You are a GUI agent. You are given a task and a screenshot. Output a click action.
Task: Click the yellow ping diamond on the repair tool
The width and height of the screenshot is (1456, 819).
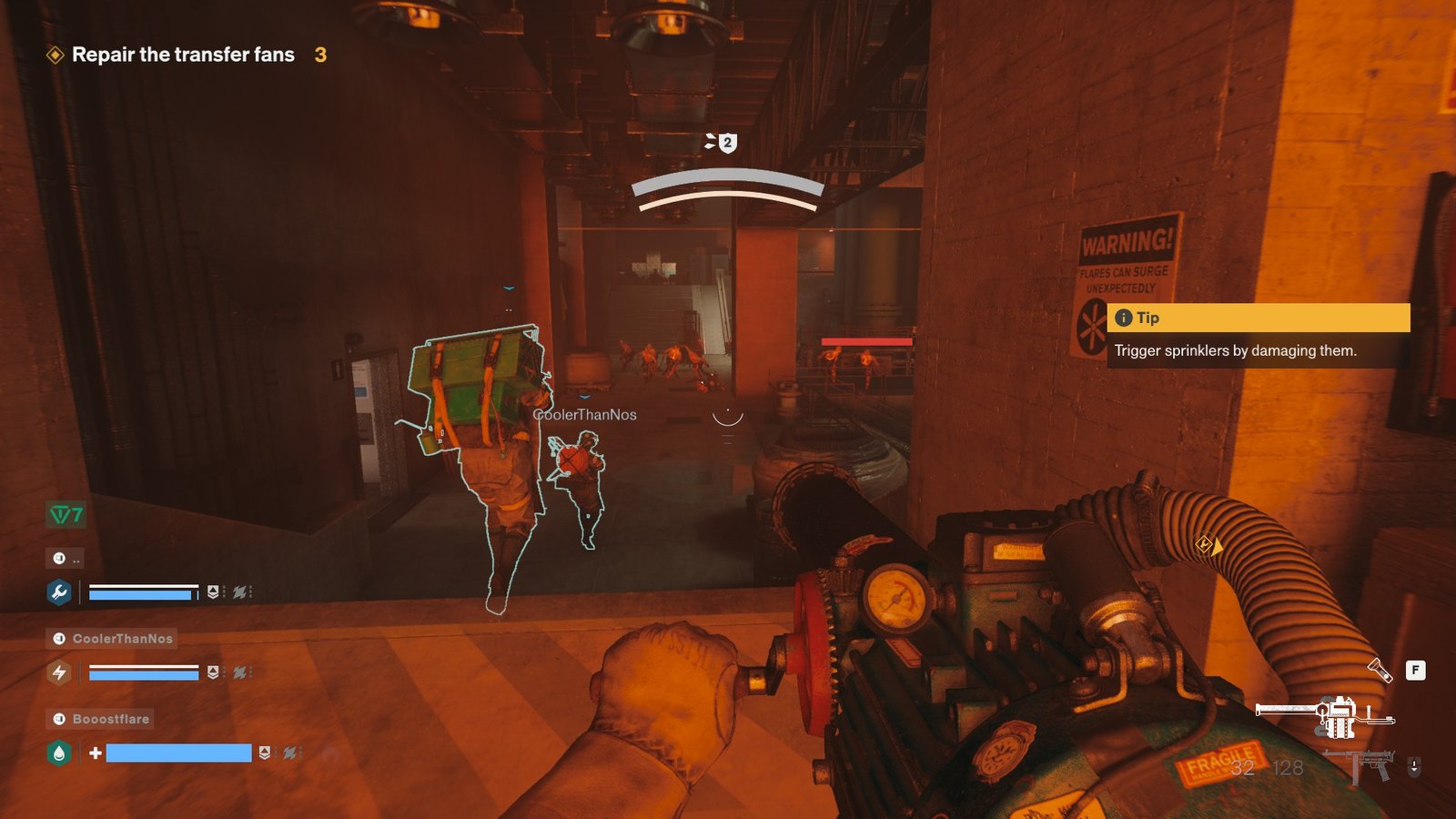coord(1203,545)
